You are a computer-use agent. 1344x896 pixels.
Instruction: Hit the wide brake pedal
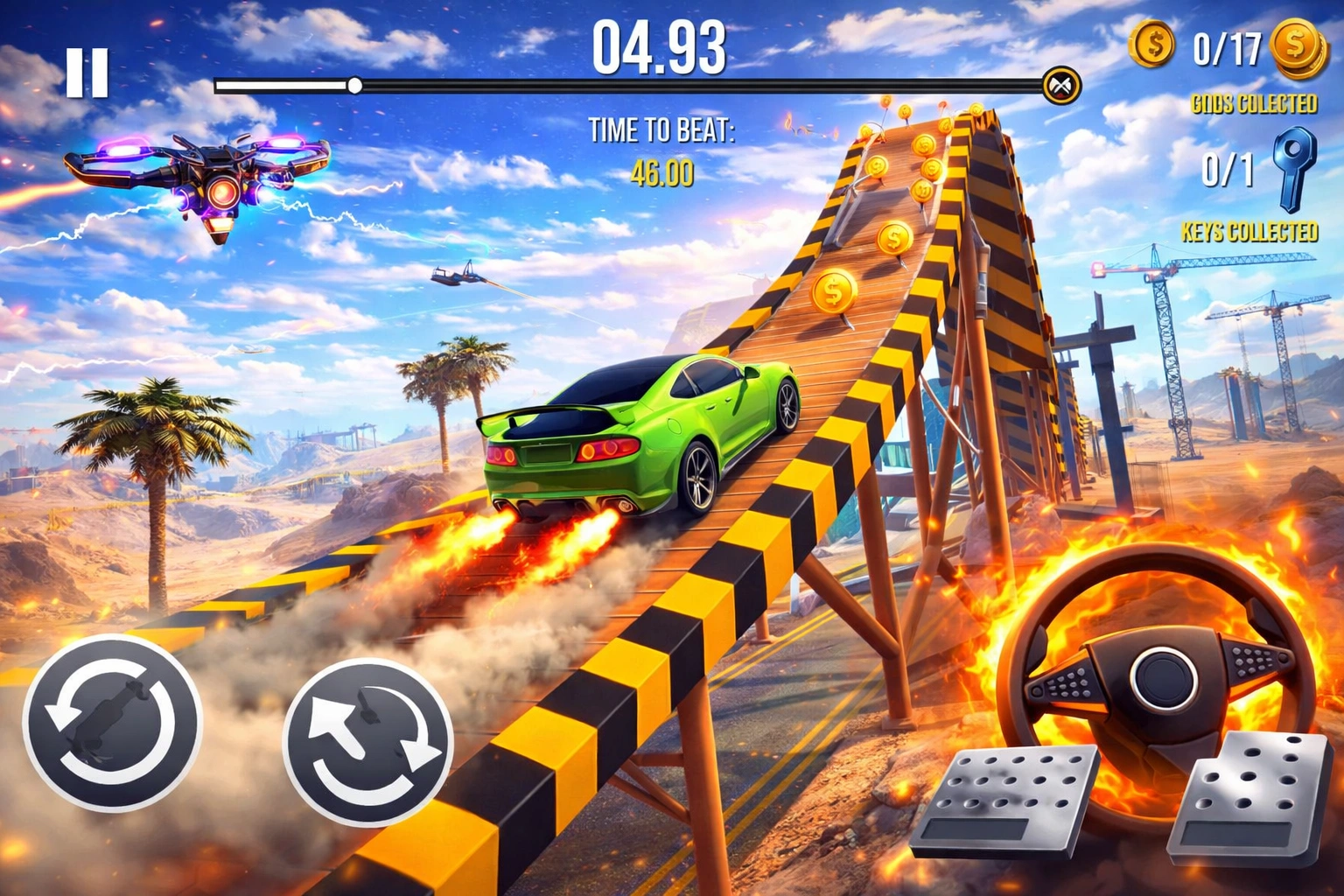1006,801
